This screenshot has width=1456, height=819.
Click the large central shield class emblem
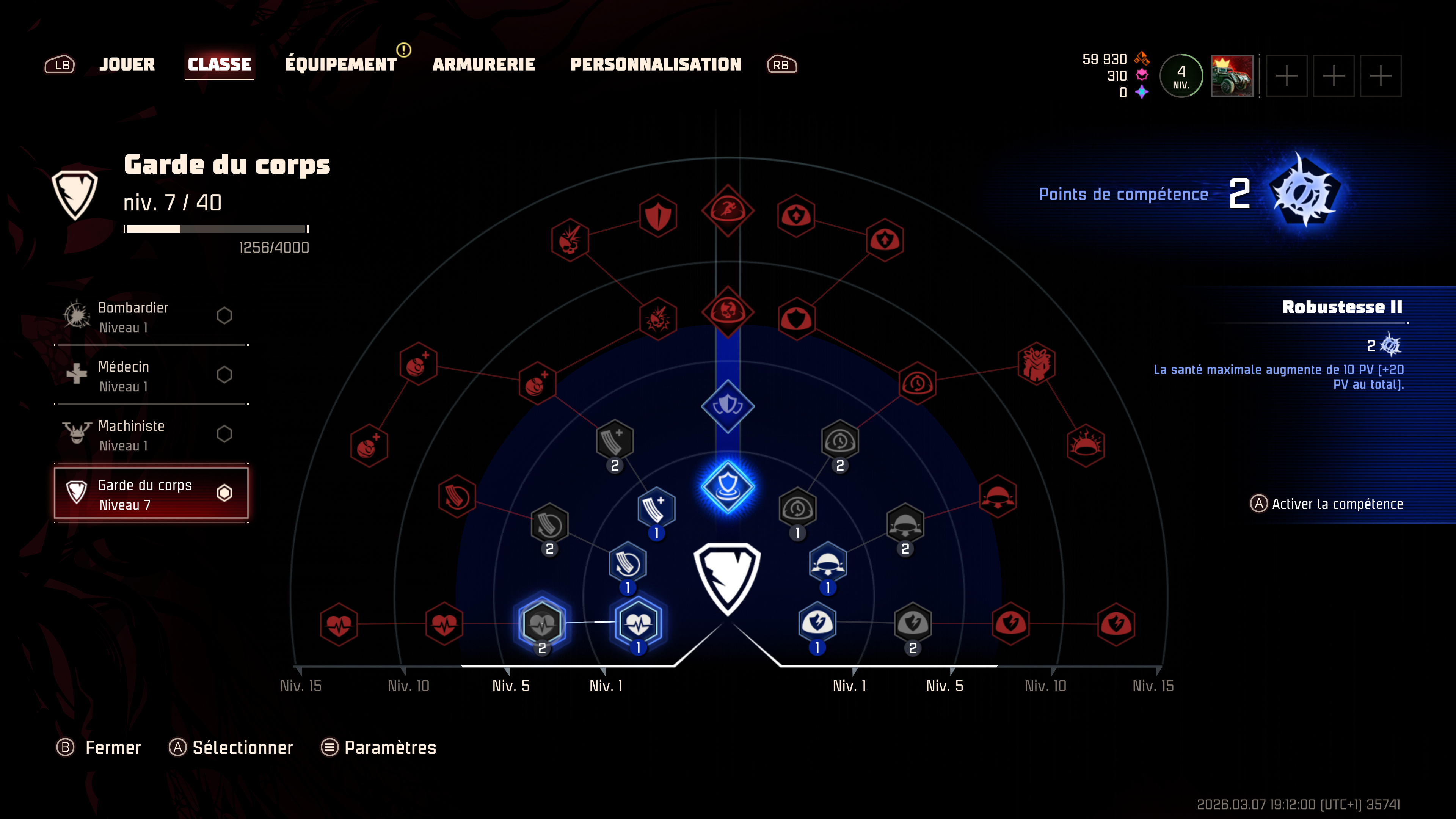728,577
